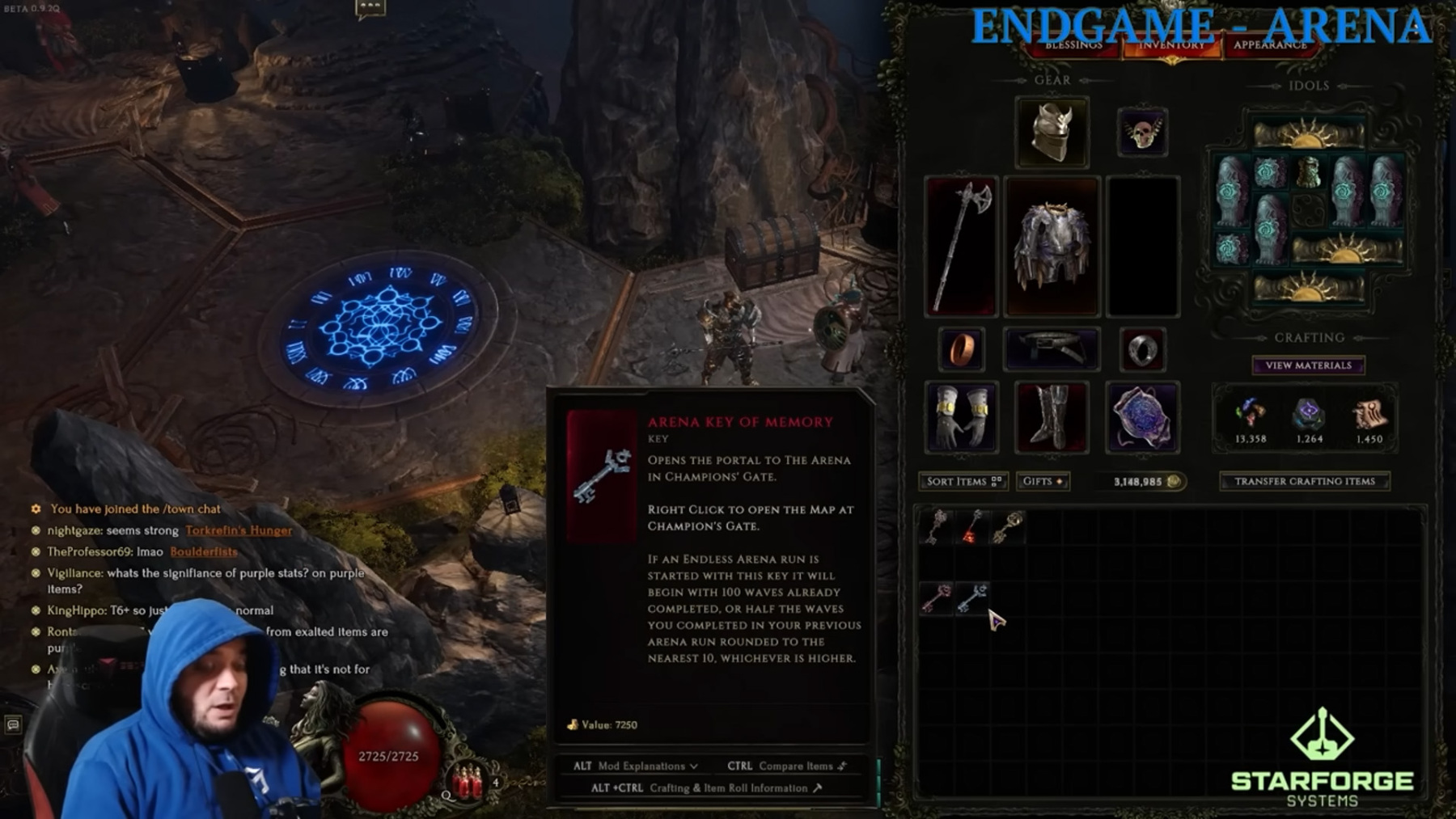Choose the silver ring slot
The image size is (1456, 819).
coord(1142,349)
